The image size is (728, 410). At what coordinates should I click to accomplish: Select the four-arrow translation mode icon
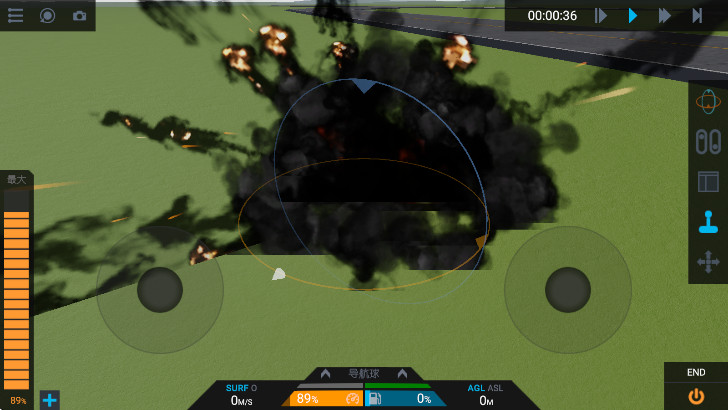pyautogui.click(x=708, y=263)
